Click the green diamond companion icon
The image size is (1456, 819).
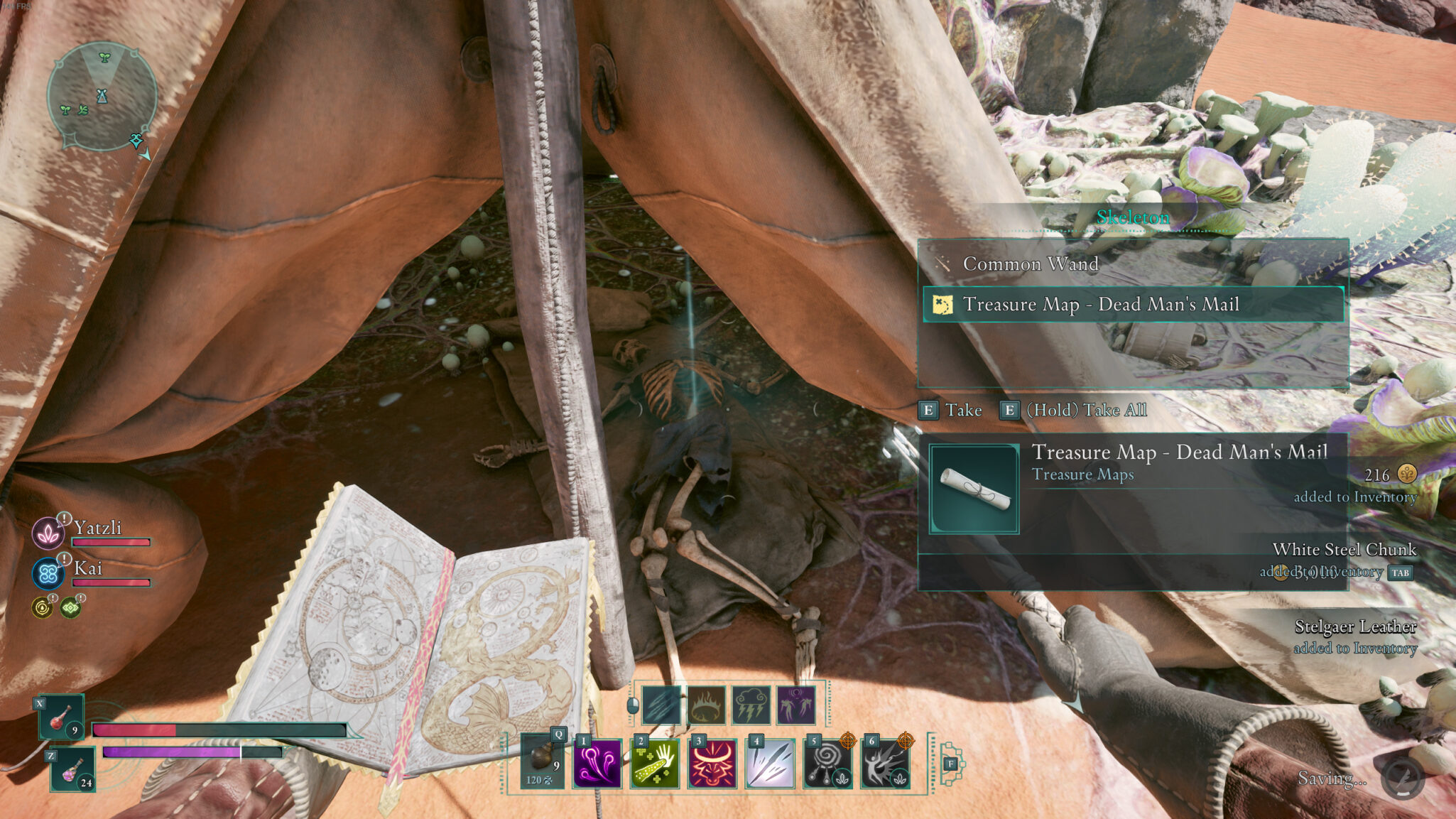pos(70,608)
